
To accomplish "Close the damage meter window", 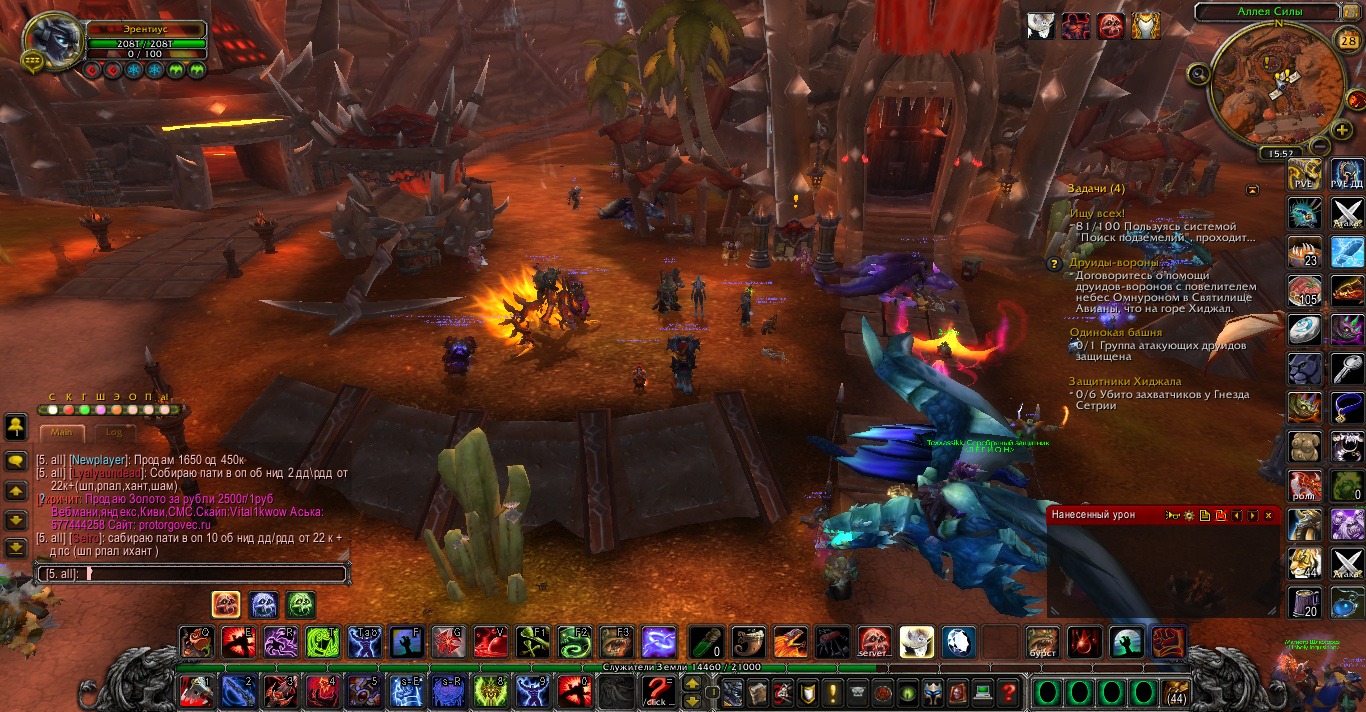I will coord(1268,515).
